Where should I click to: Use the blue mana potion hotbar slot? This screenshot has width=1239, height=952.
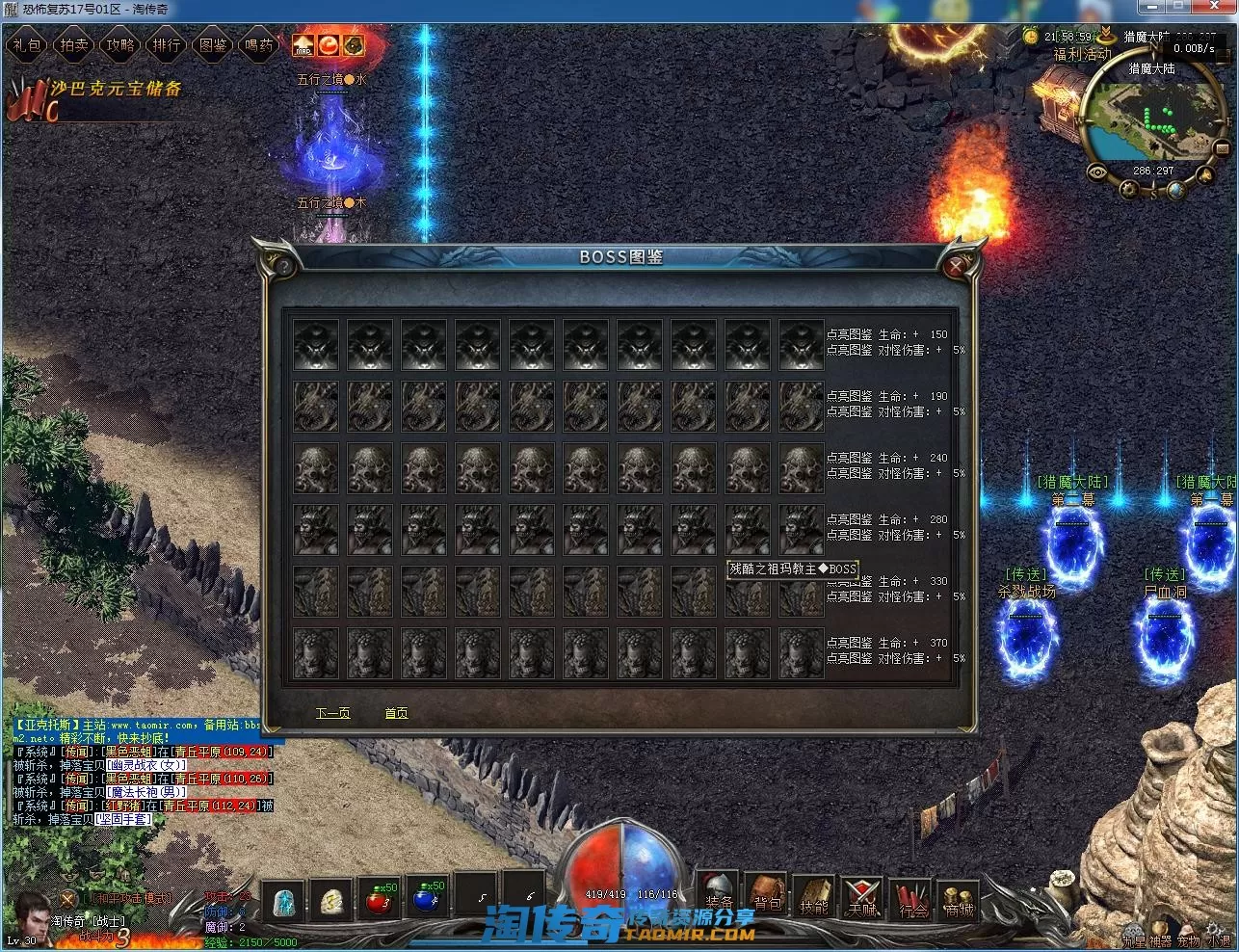428,900
